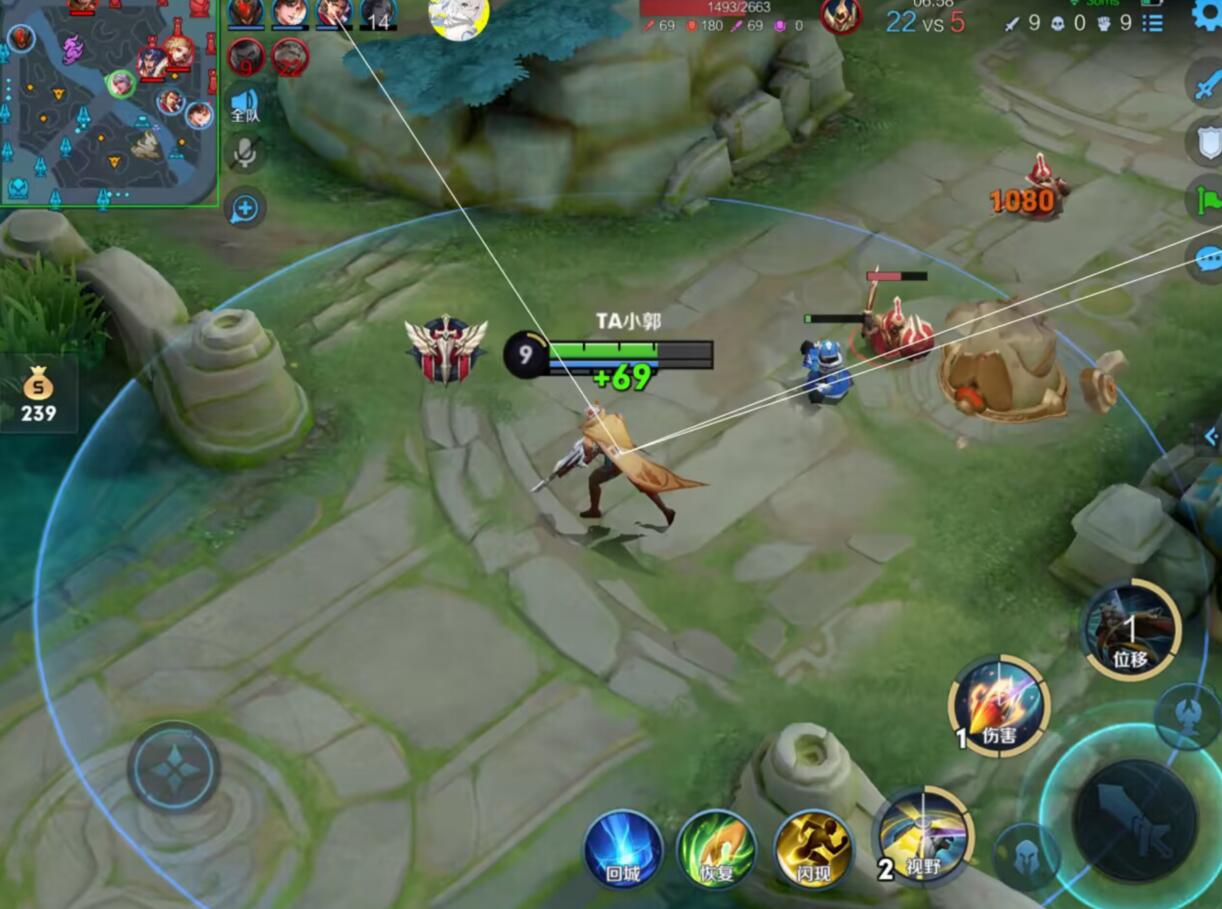This screenshot has width=1222, height=909.
Task: Open the gold shop showing 239
Action: point(38,393)
